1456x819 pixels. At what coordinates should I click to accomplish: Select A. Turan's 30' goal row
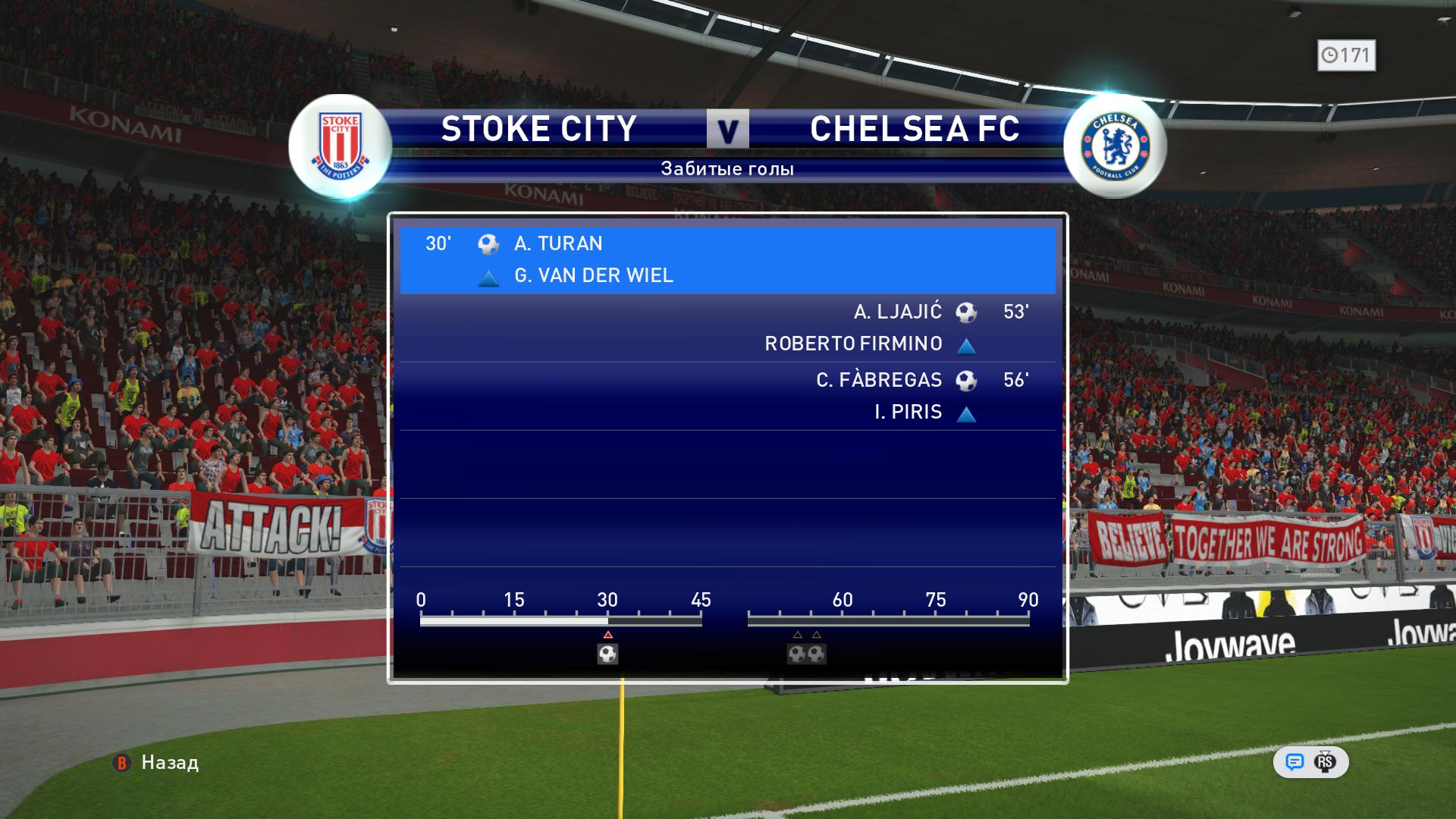pos(726,259)
